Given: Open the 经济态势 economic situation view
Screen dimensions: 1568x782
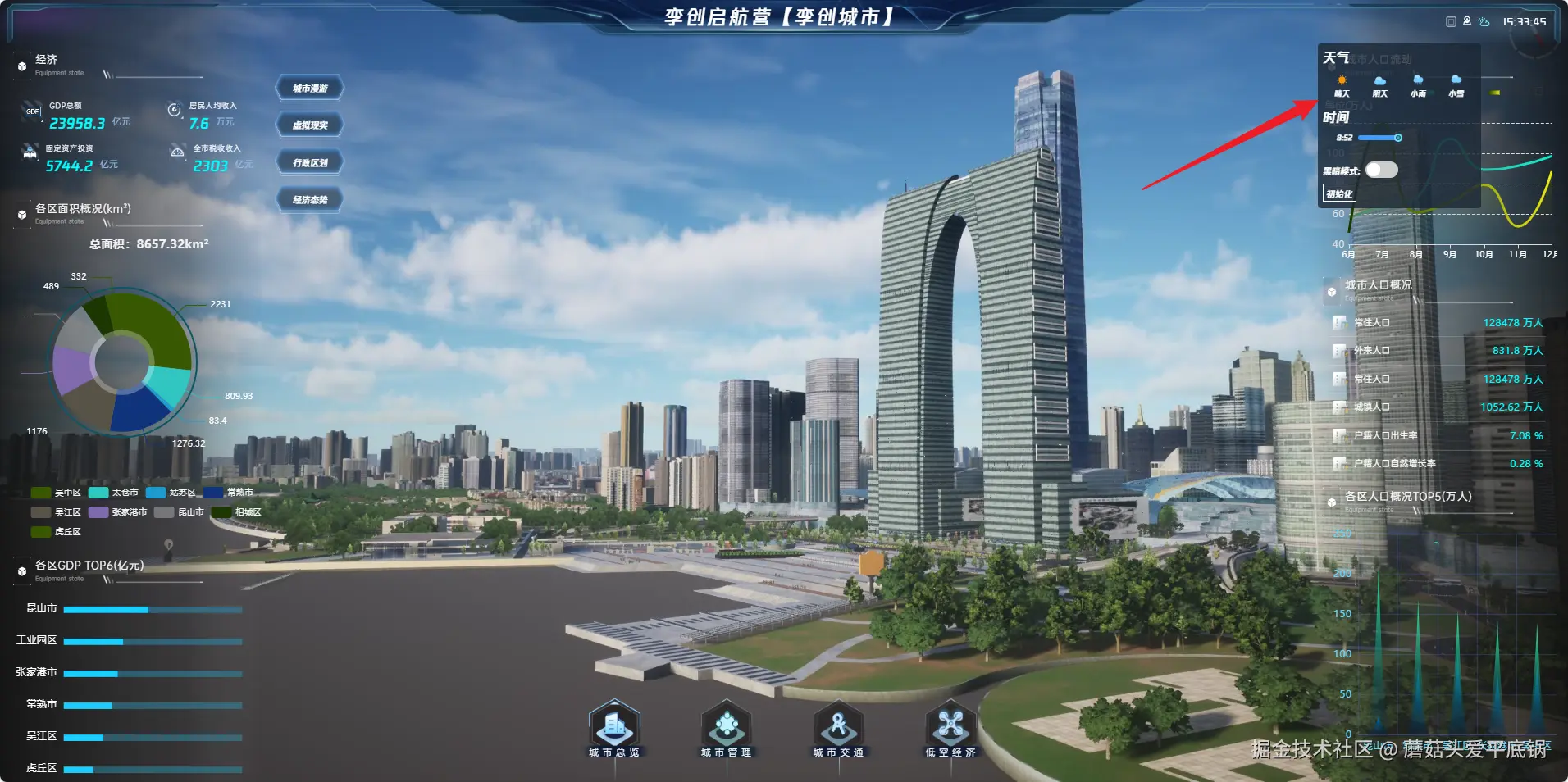Looking at the screenshot, I should 310,199.
